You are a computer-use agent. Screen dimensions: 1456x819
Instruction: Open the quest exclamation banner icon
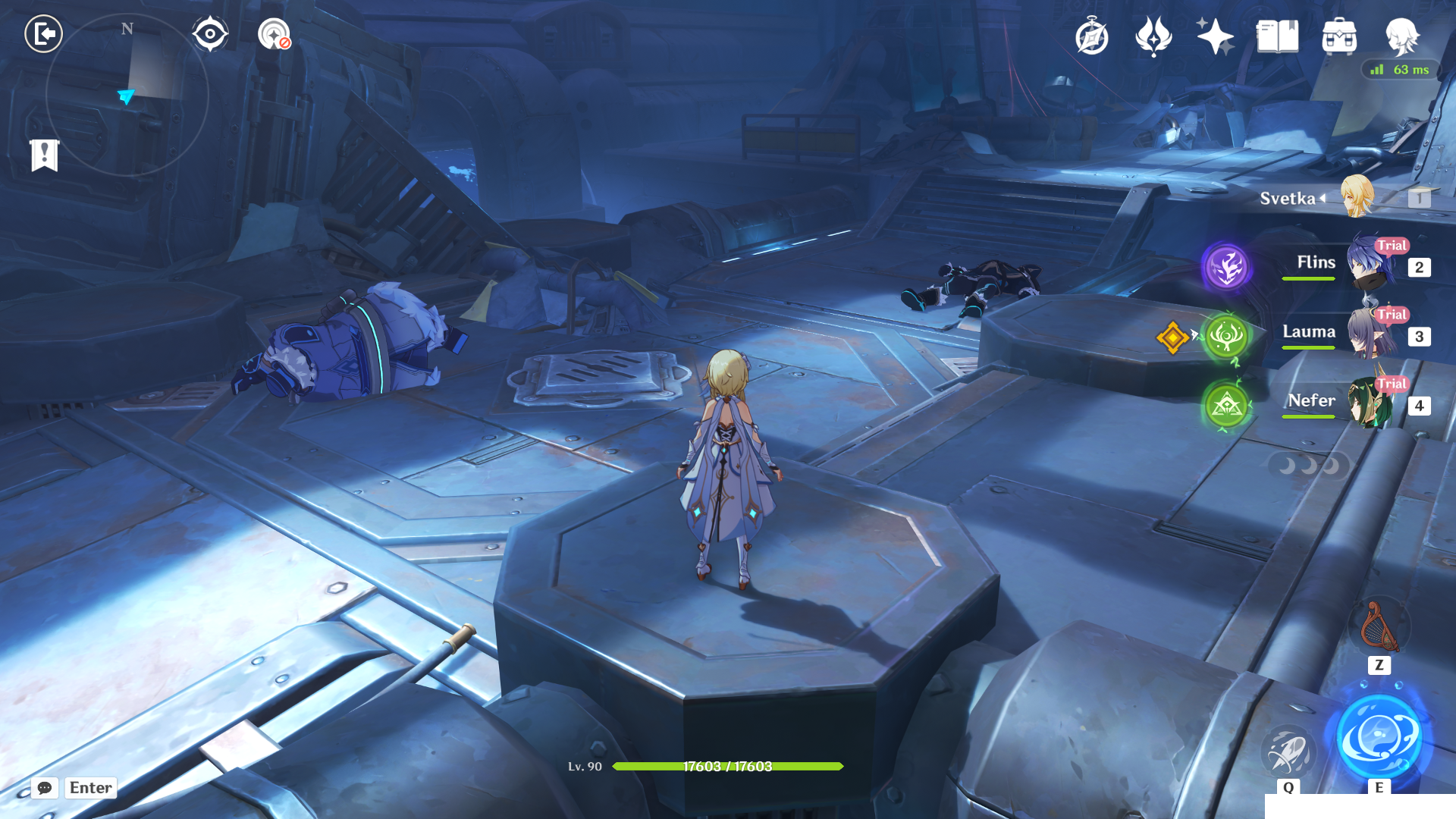coord(45,155)
